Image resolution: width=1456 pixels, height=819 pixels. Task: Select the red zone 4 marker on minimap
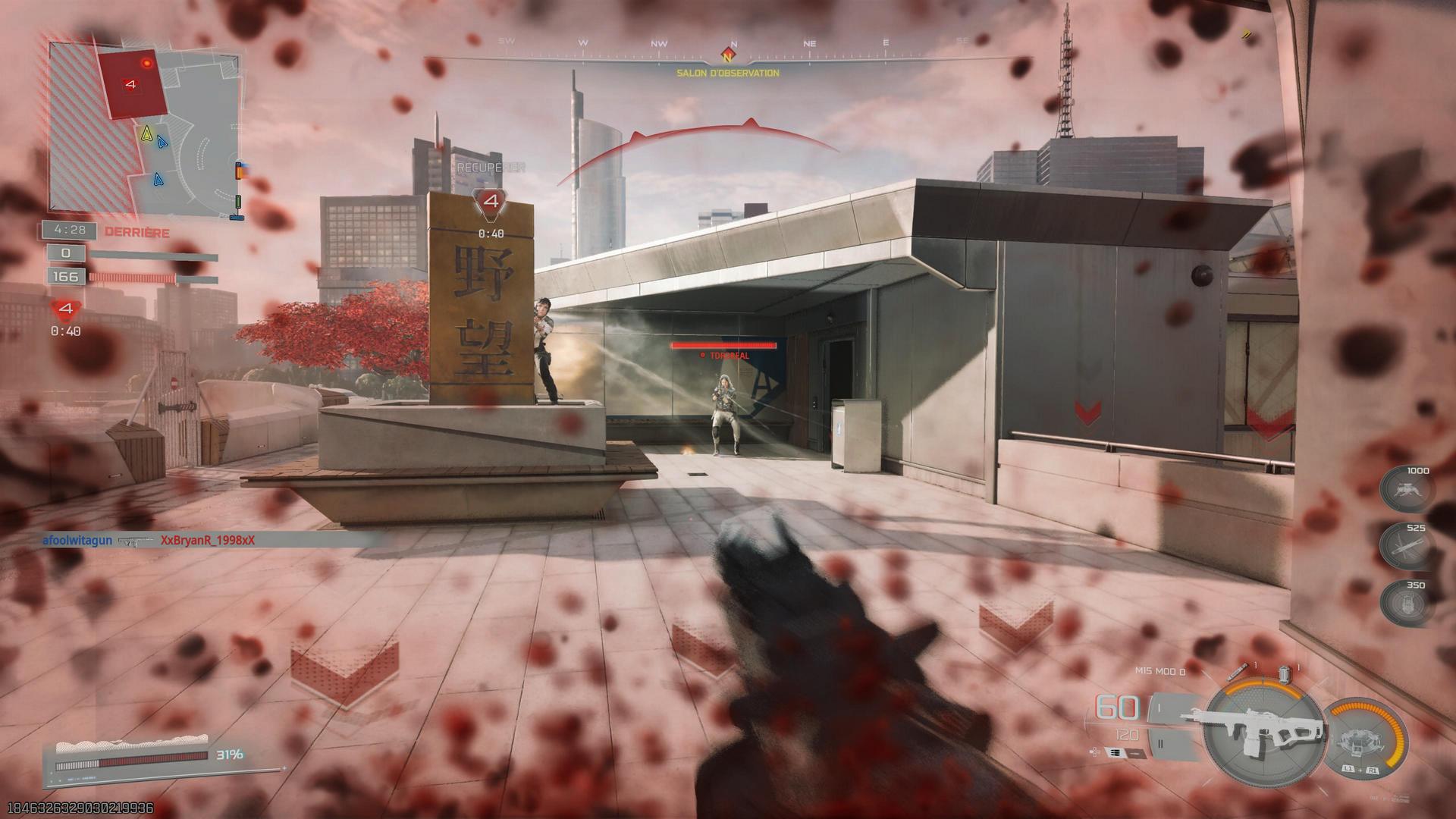click(132, 84)
